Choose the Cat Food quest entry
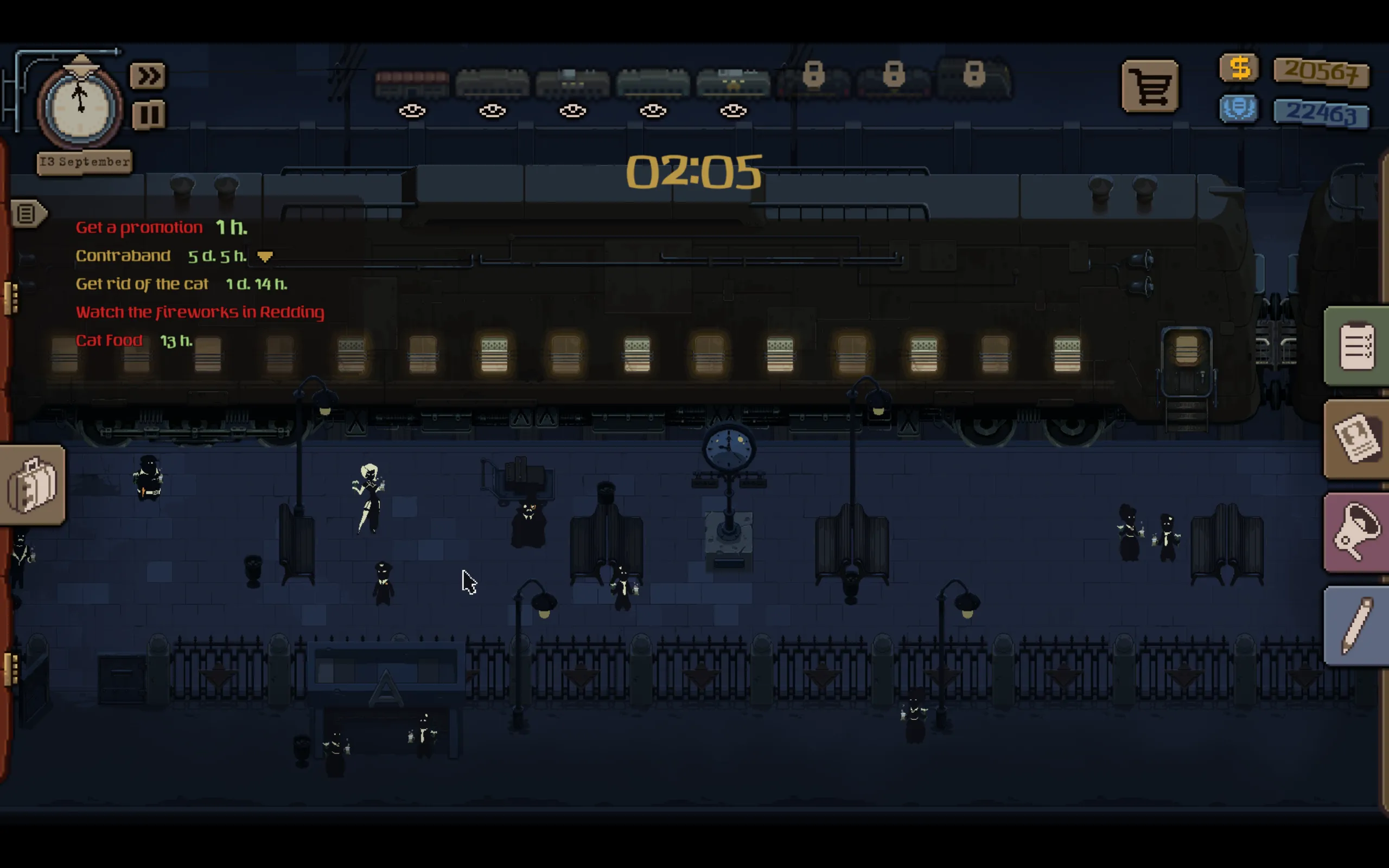1389x868 pixels. [x=109, y=341]
